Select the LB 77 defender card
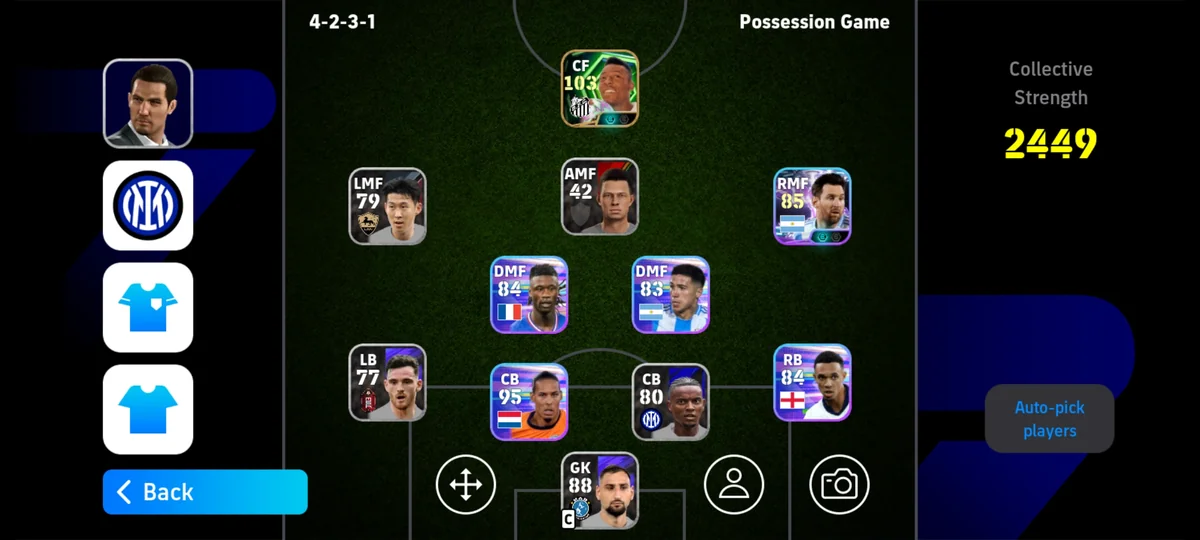Screen dimensions: 1200x540 point(388,383)
